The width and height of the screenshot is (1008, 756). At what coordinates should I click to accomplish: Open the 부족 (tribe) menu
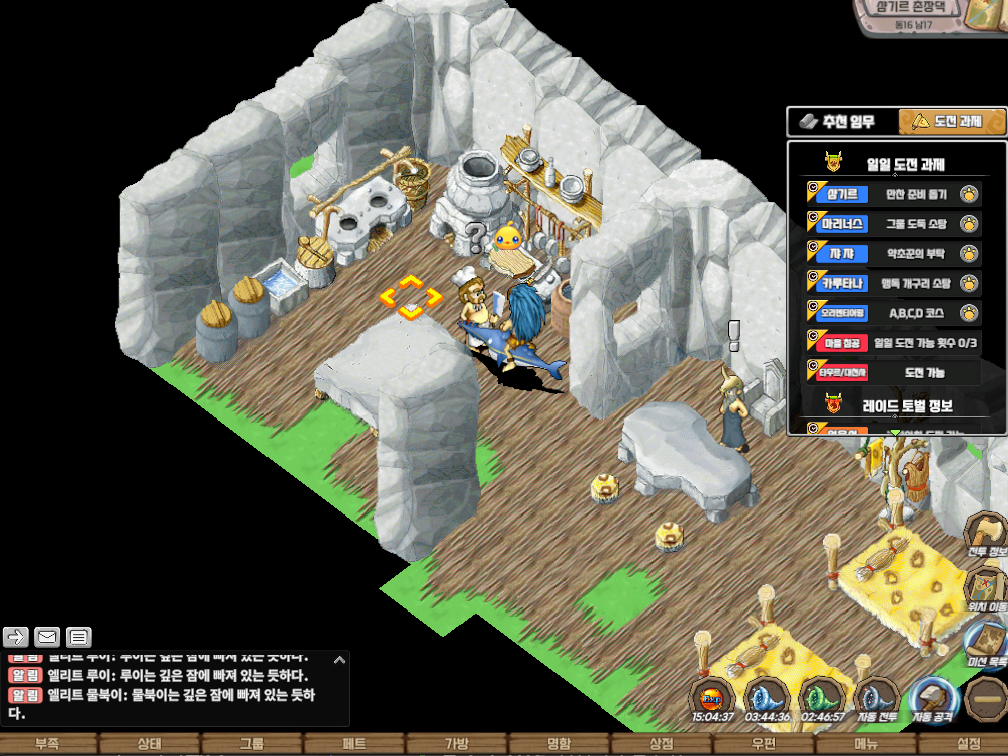click(47, 744)
